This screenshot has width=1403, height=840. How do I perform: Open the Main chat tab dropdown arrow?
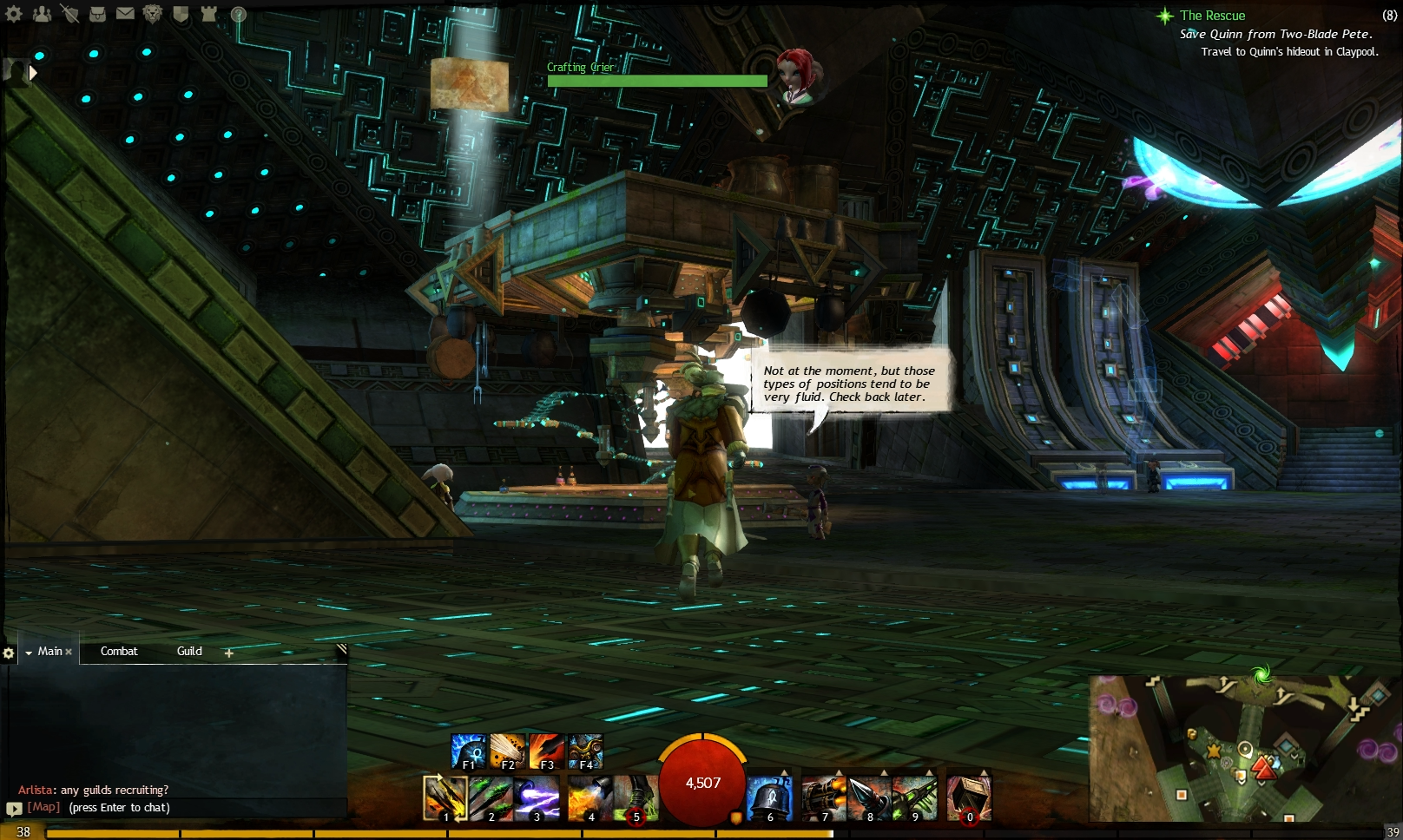coord(29,651)
